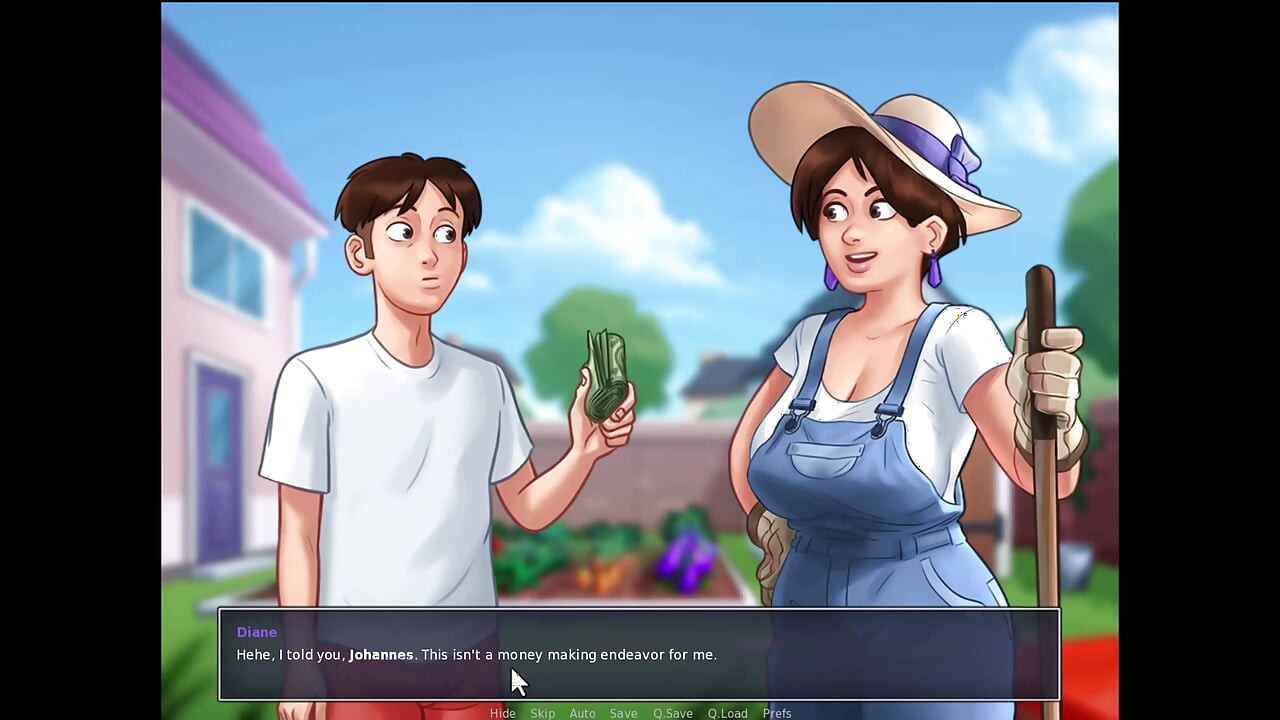The image size is (1280, 720).
Task: Select Skip from the quick menu bar
Action: click(x=542, y=713)
